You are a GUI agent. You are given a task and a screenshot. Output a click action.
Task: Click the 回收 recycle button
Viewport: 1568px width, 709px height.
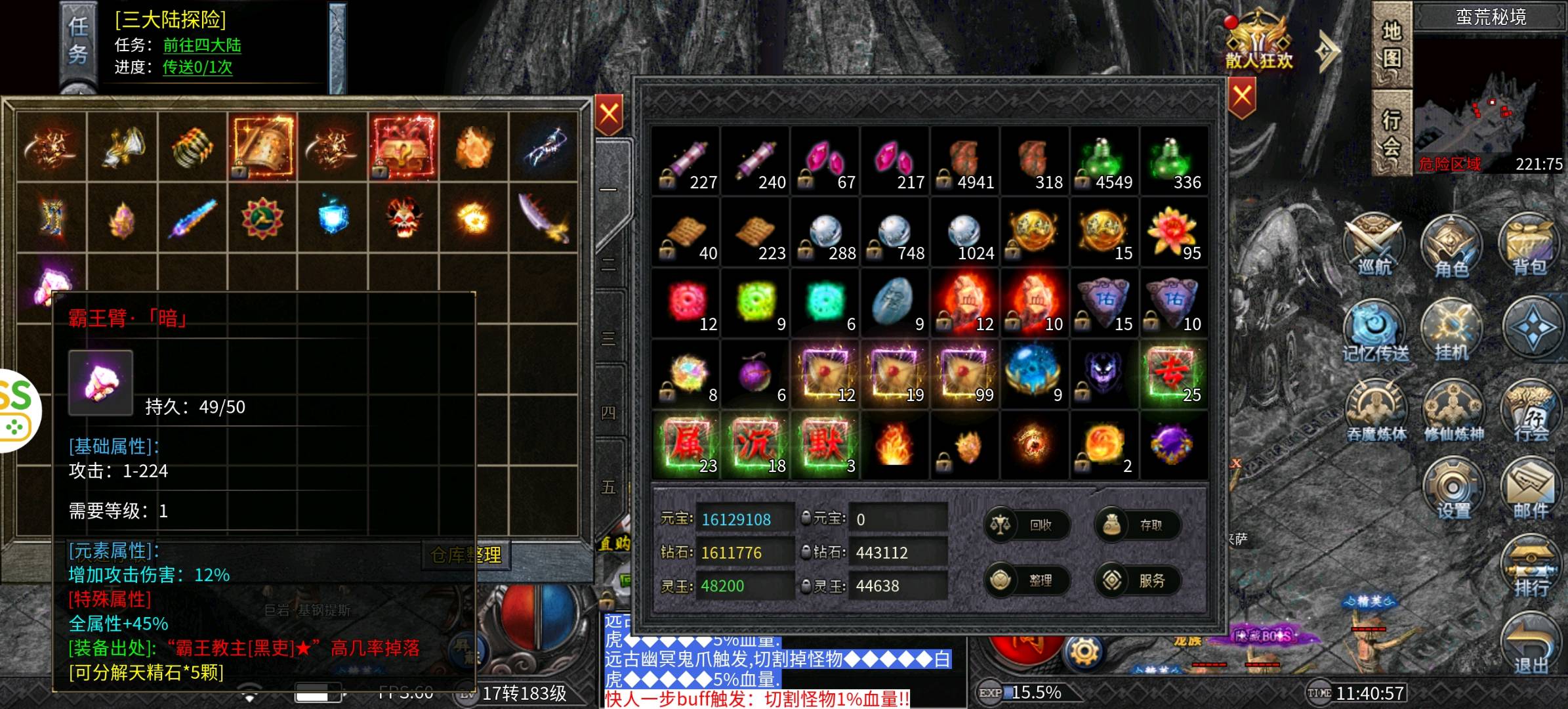(x=1027, y=525)
